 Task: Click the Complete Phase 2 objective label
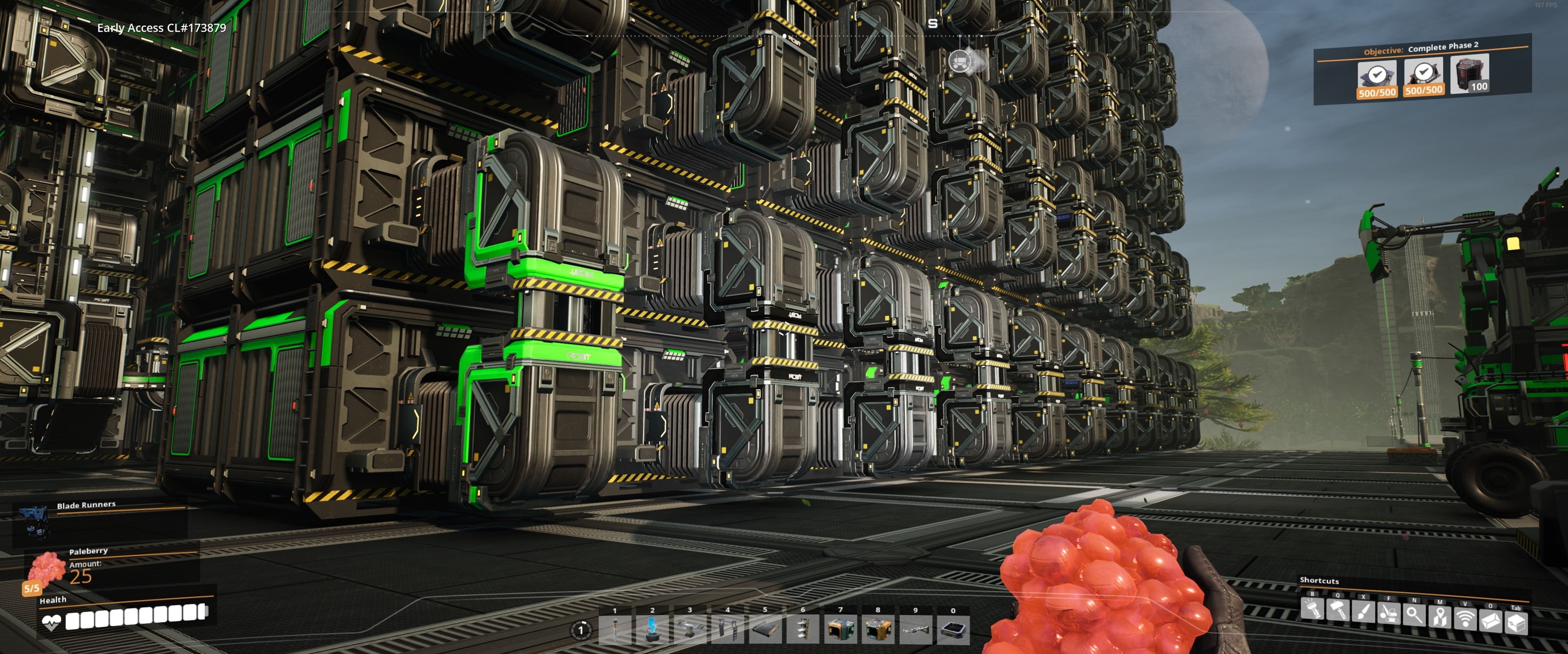(x=1445, y=47)
